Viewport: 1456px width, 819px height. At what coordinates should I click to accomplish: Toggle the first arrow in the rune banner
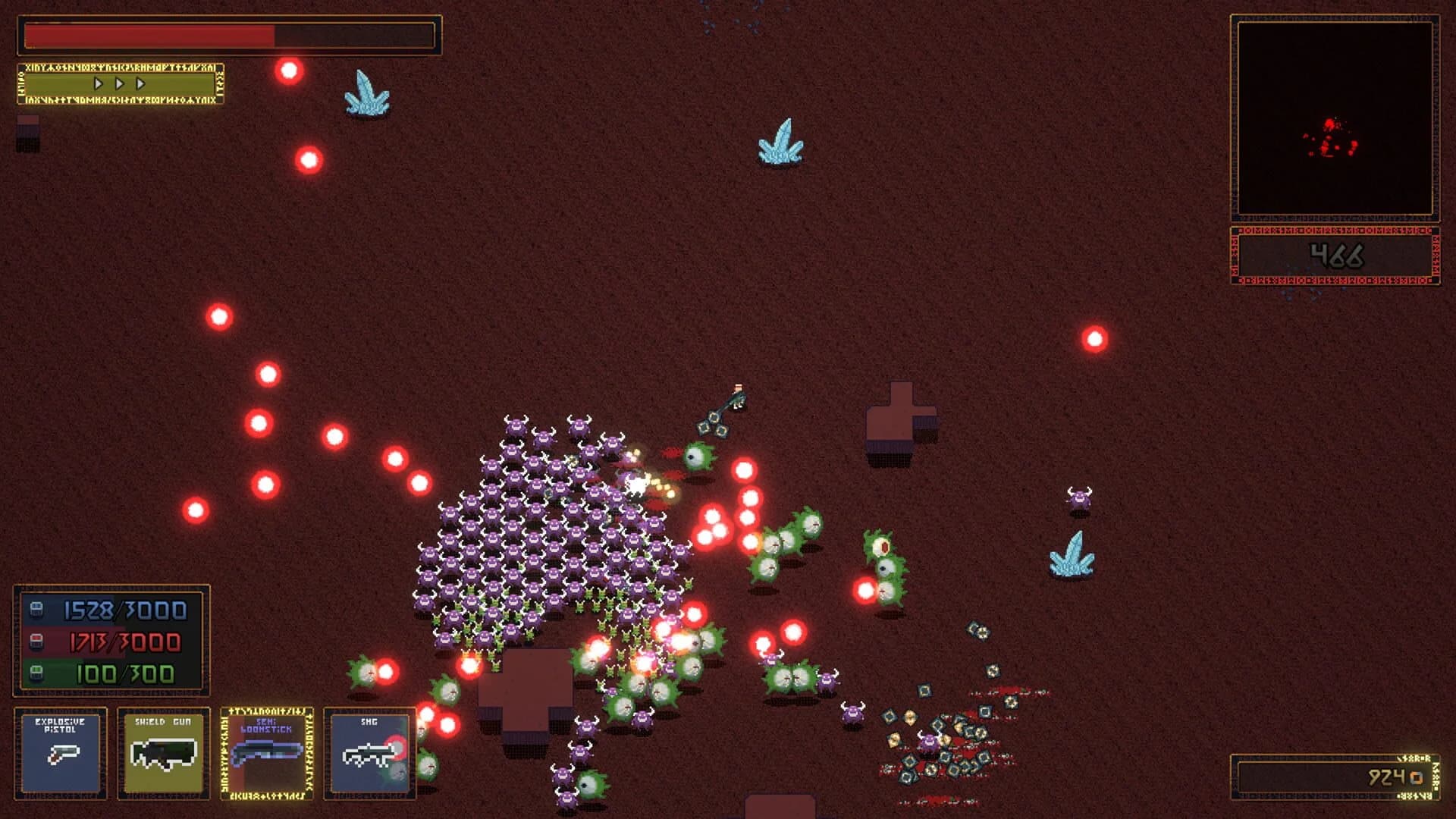click(98, 85)
